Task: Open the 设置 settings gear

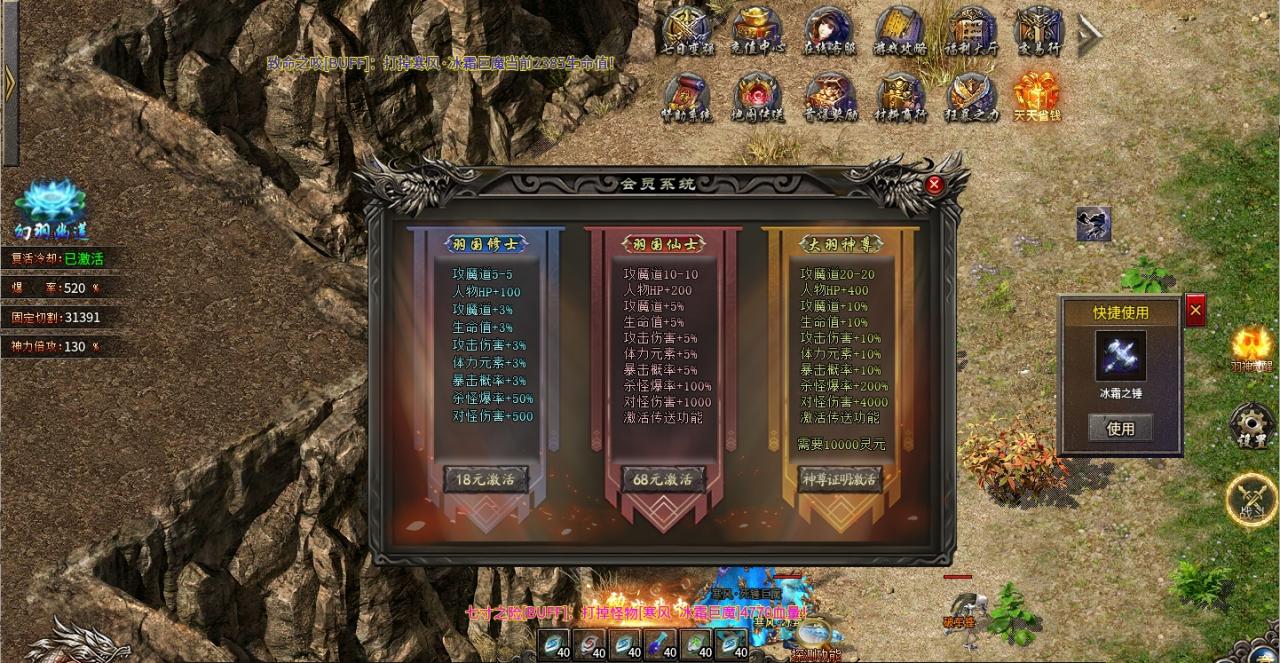Action: click(1252, 425)
